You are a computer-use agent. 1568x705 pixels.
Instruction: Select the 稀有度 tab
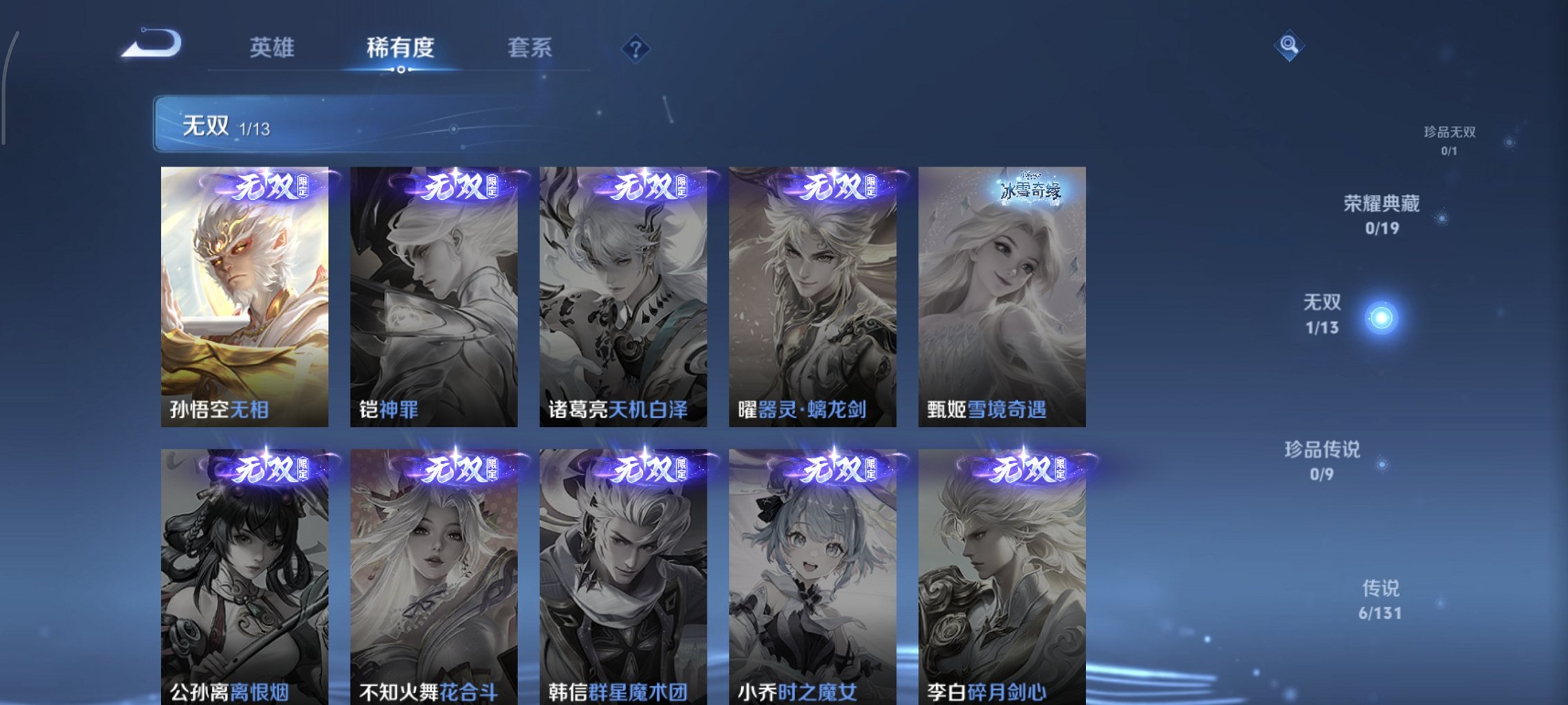(x=401, y=48)
